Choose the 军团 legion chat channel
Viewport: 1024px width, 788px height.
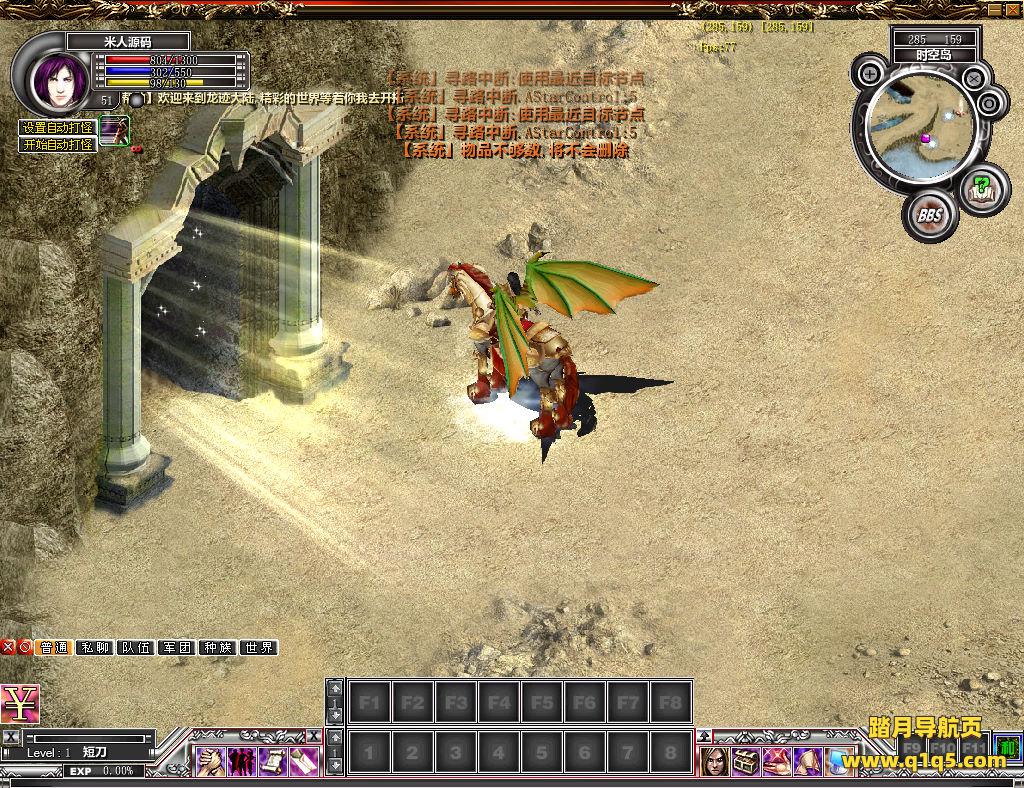click(177, 648)
